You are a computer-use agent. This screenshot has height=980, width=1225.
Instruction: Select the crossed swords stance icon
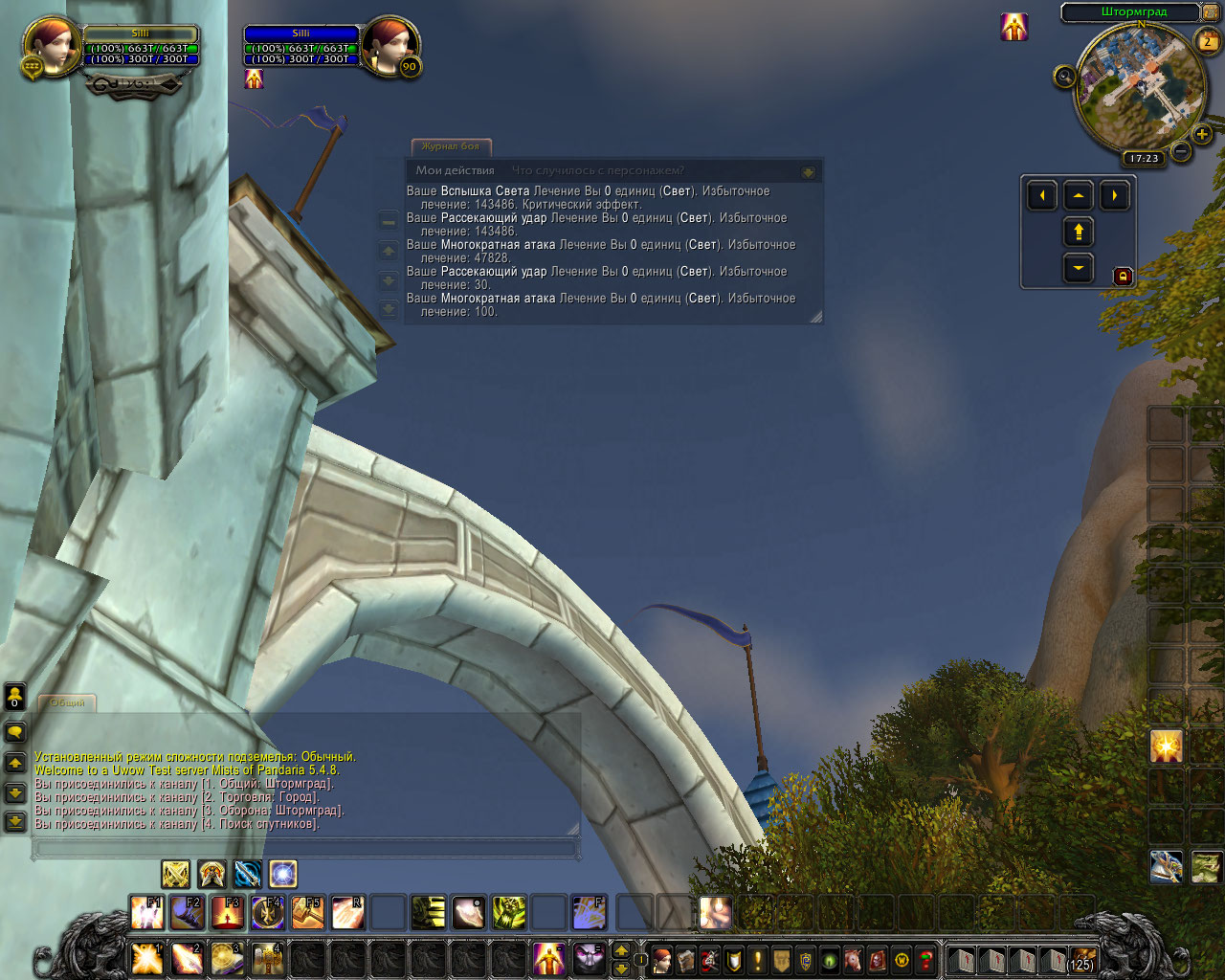[x=175, y=874]
